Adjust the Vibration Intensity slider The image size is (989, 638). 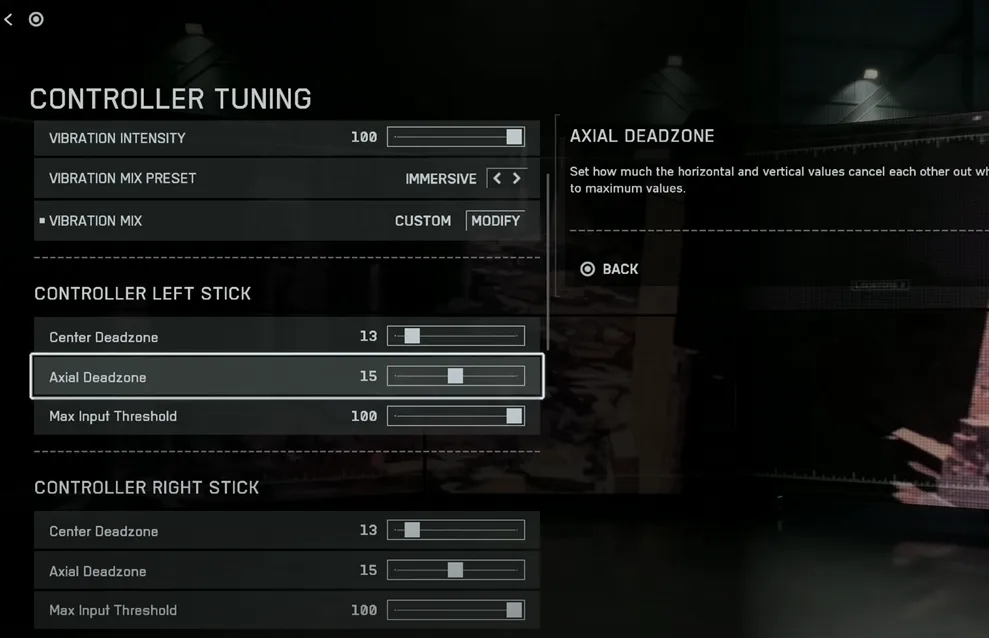point(456,137)
